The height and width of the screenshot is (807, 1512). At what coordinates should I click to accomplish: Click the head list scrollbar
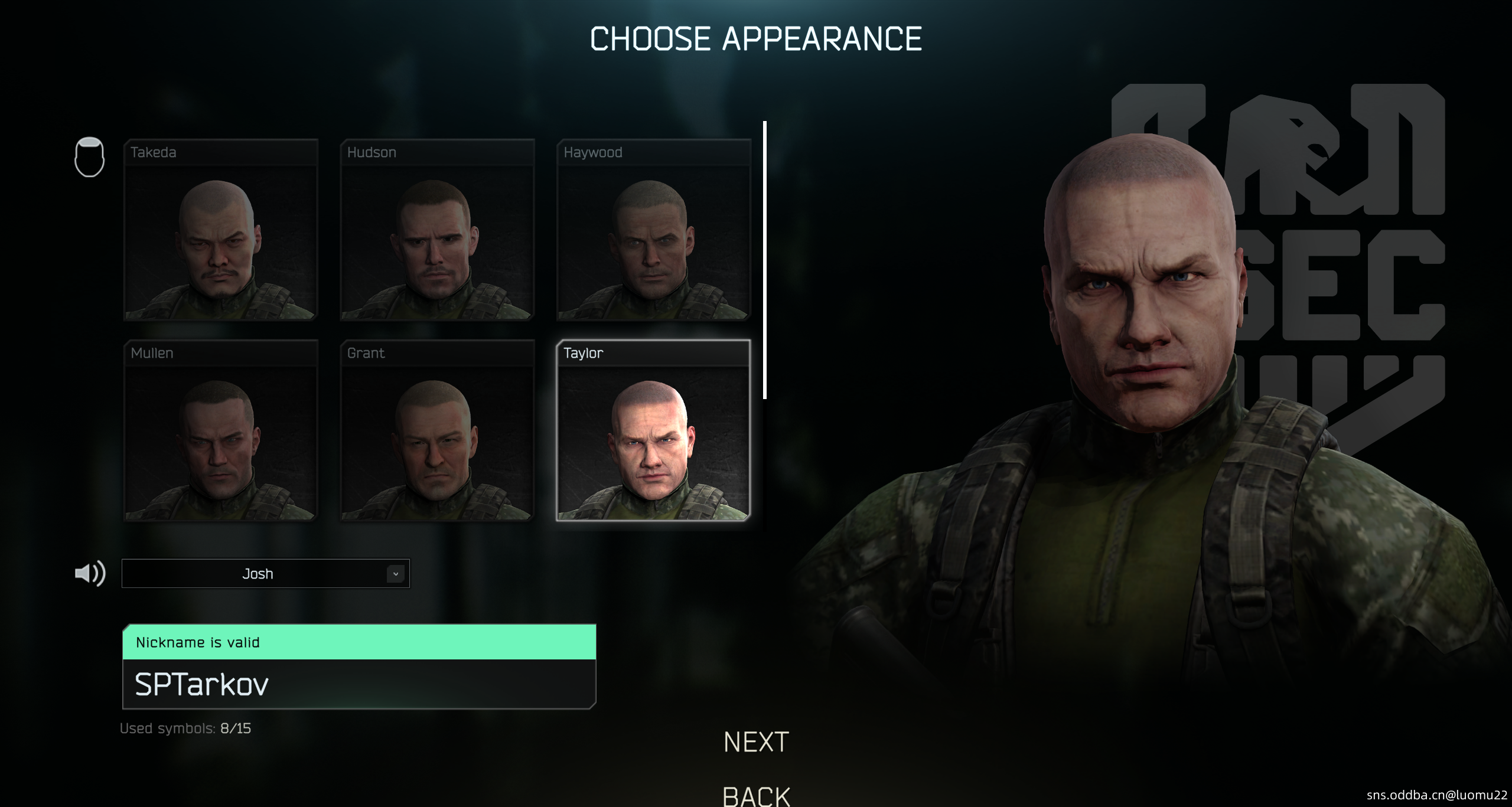click(x=765, y=260)
